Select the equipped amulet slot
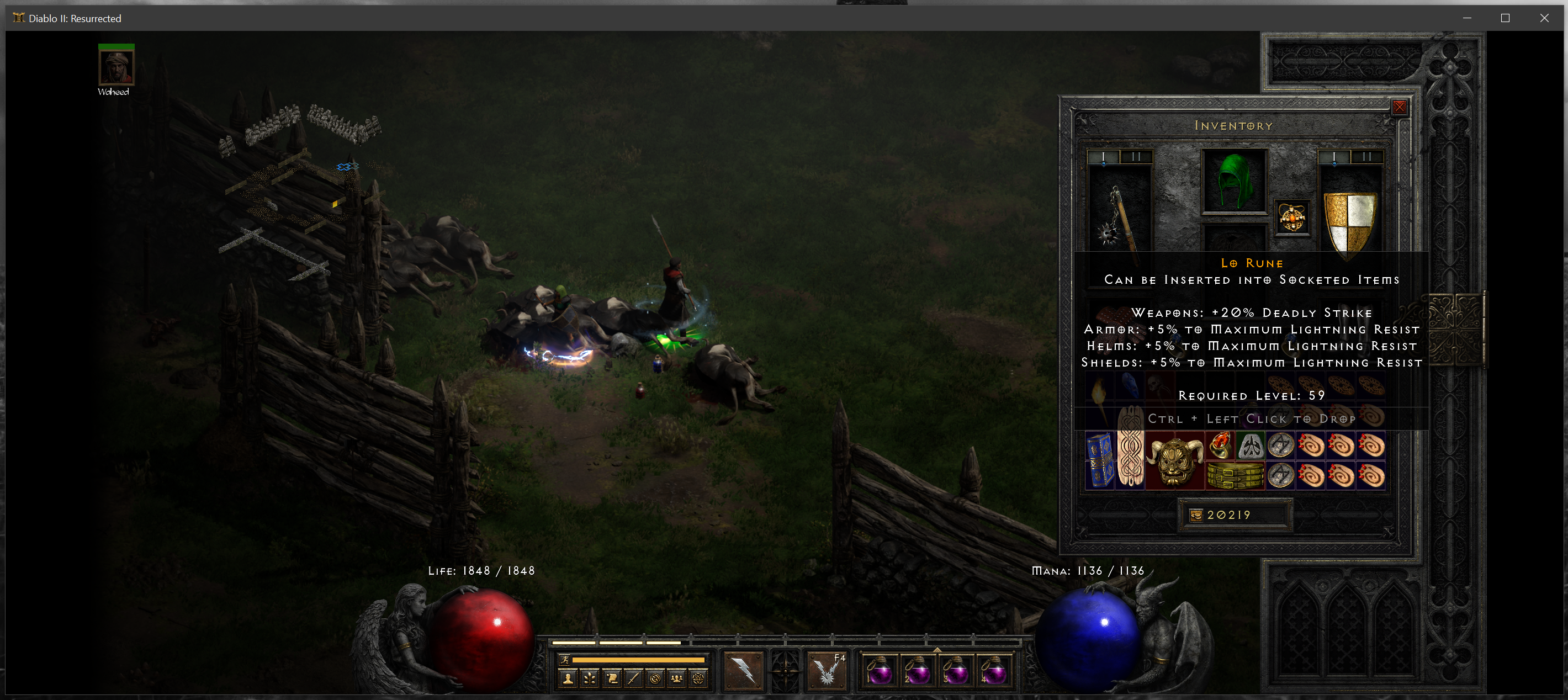The width and height of the screenshot is (1568, 700). [x=1291, y=218]
